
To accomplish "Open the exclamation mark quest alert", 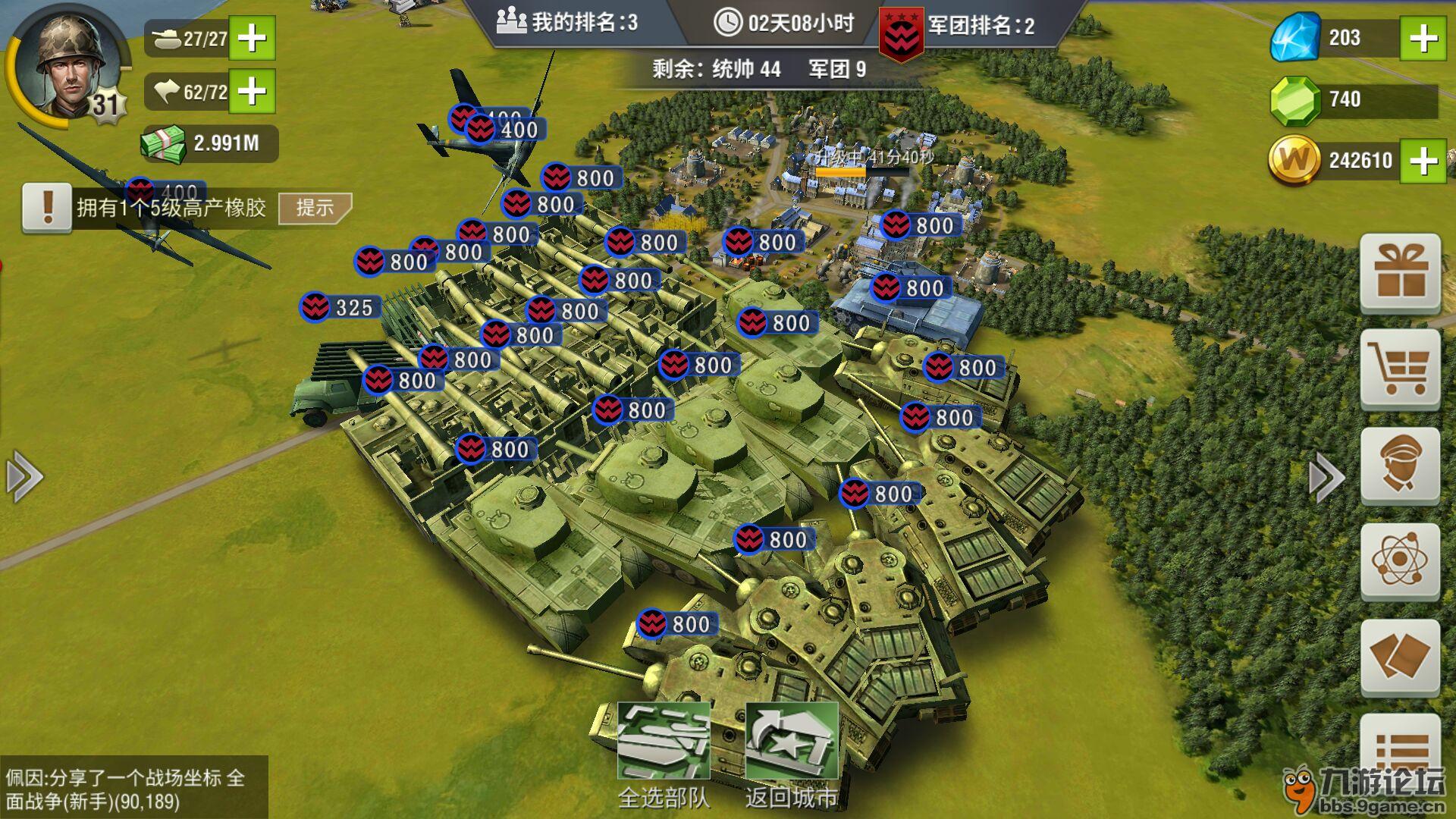I will pyautogui.click(x=47, y=207).
